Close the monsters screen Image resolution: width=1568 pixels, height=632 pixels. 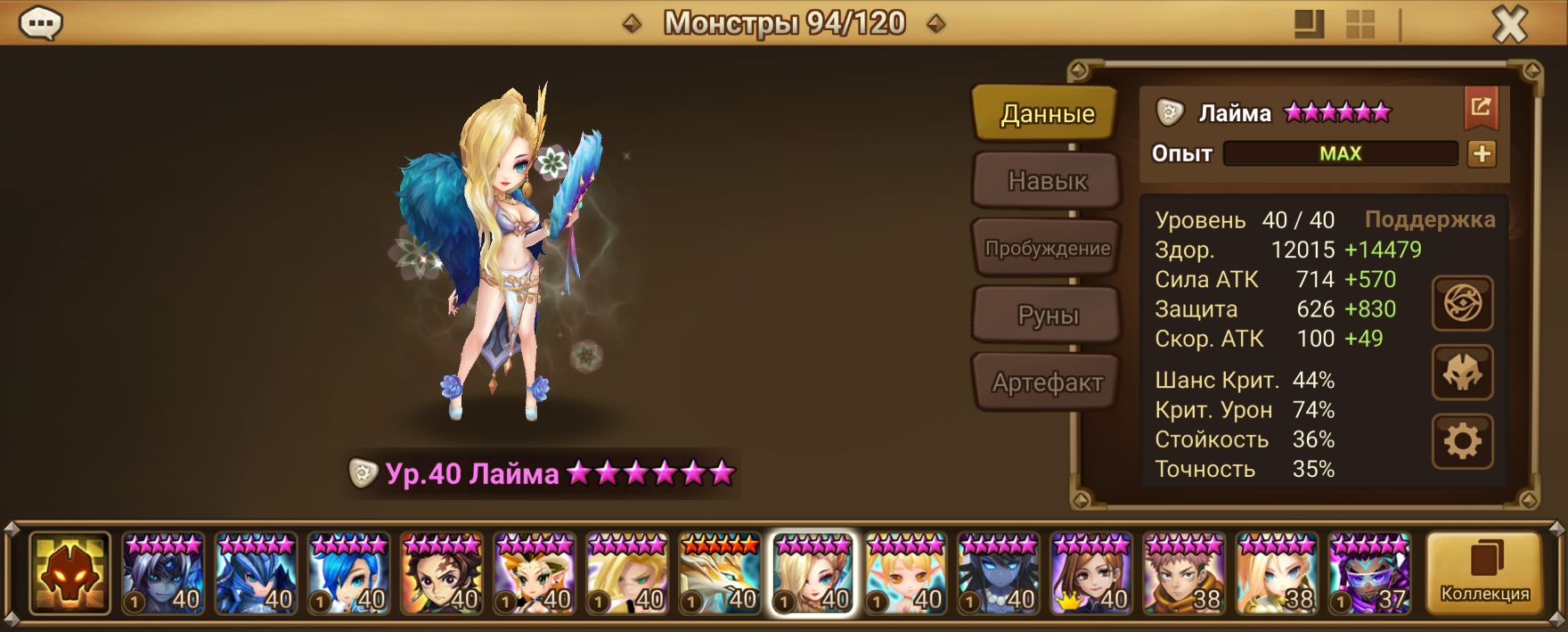point(1509,25)
